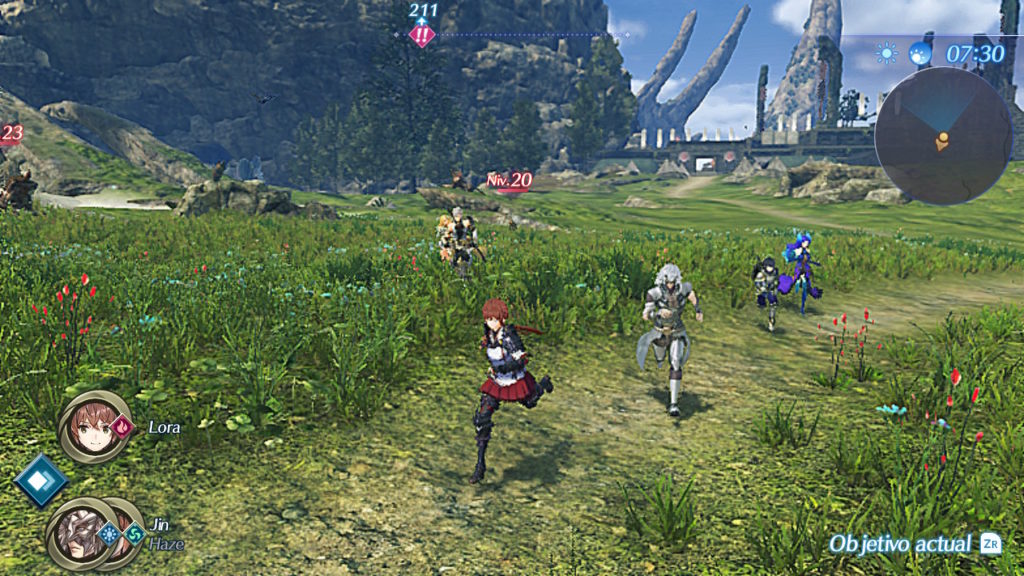The height and width of the screenshot is (576, 1024).
Task: Click the blue diamond party switch icon
Action: [41, 480]
